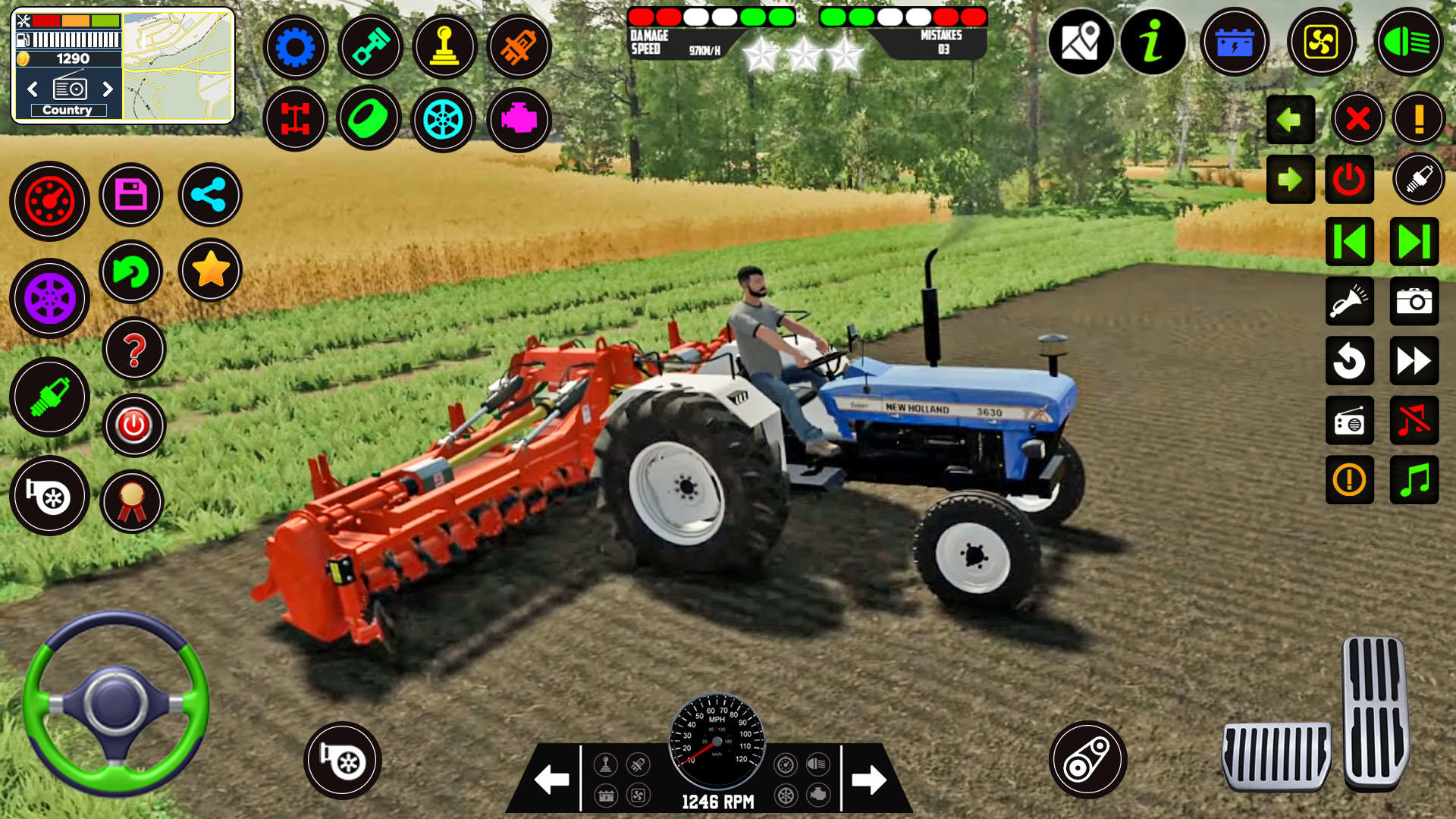1456x819 pixels.
Task: Open the blue settings gear icon
Action: pyautogui.click(x=295, y=47)
